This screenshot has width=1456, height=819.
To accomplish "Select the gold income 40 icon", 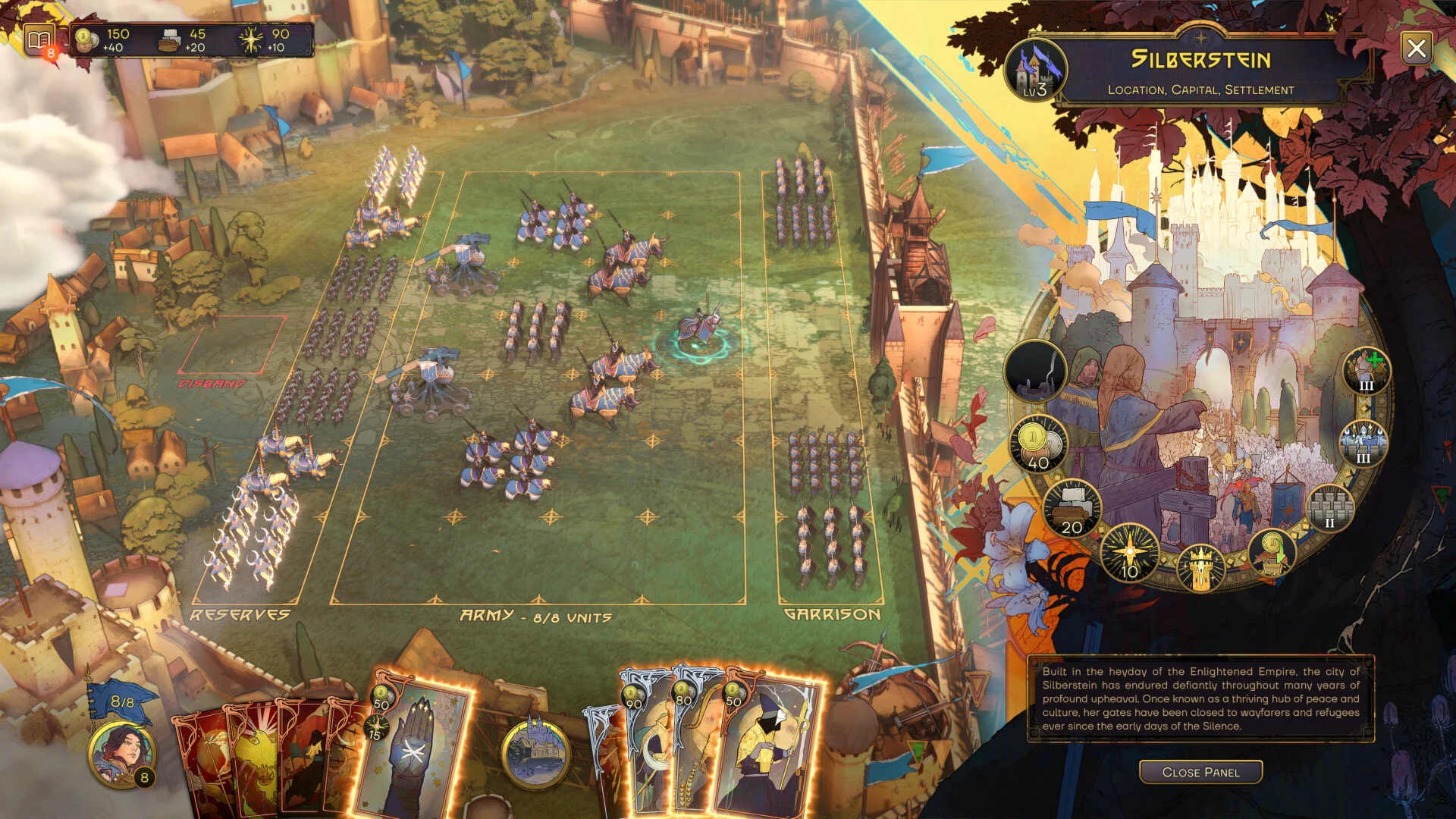I will [1037, 444].
